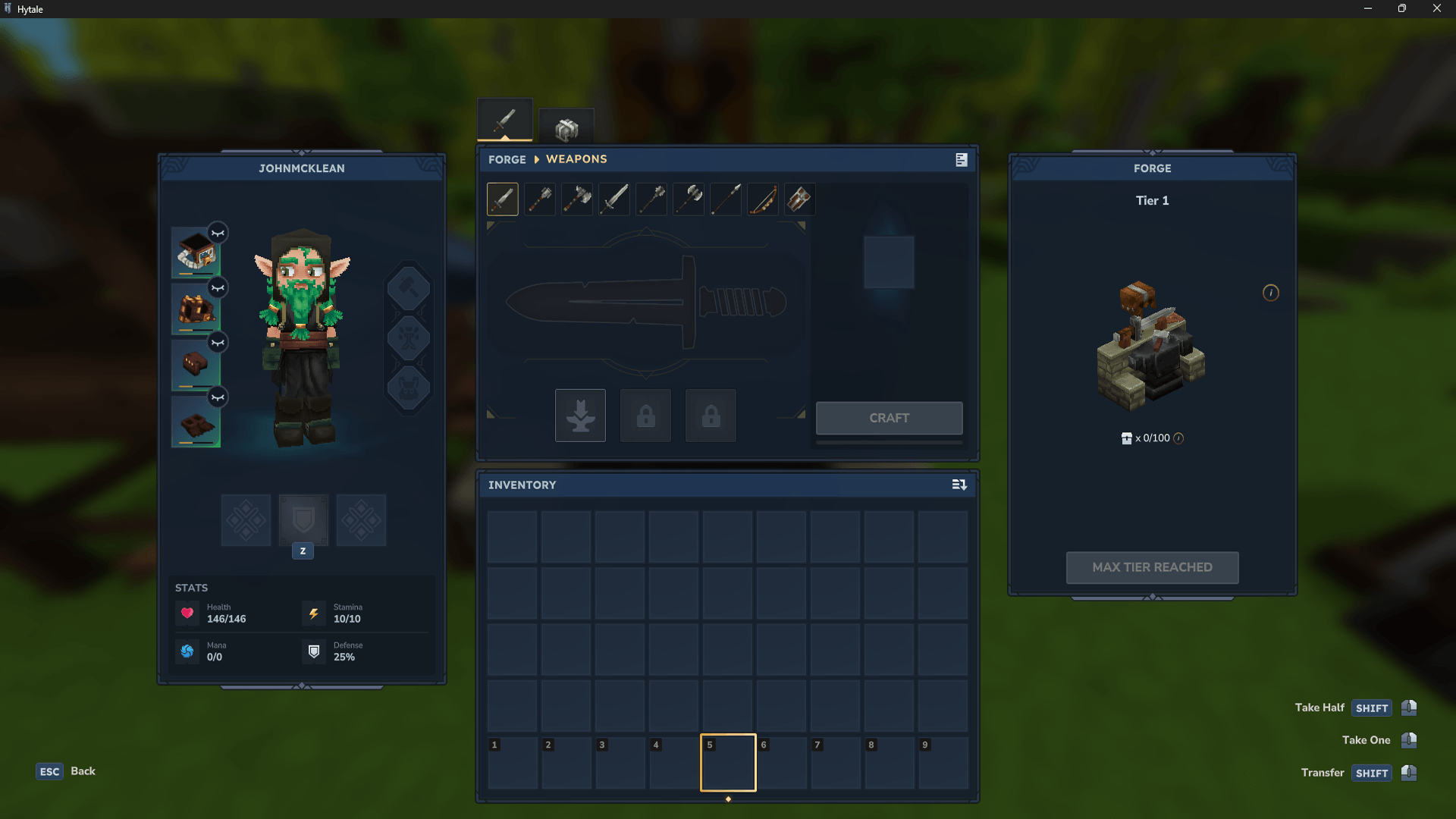The width and height of the screenshot is (1456, 819).
Task: Open the Weapons breadcrumb in the Forge header
Action: tap(576, 159)
